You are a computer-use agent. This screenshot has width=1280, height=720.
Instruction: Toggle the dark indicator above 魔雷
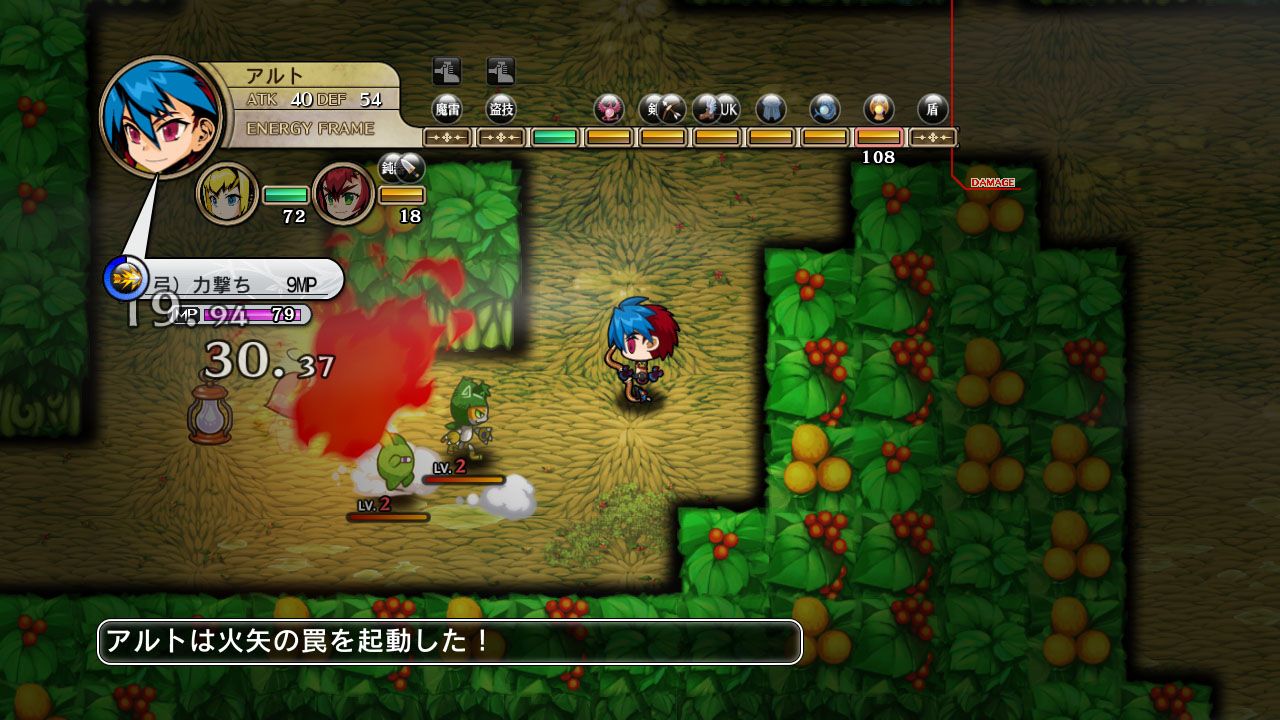(x=447, y=71)
